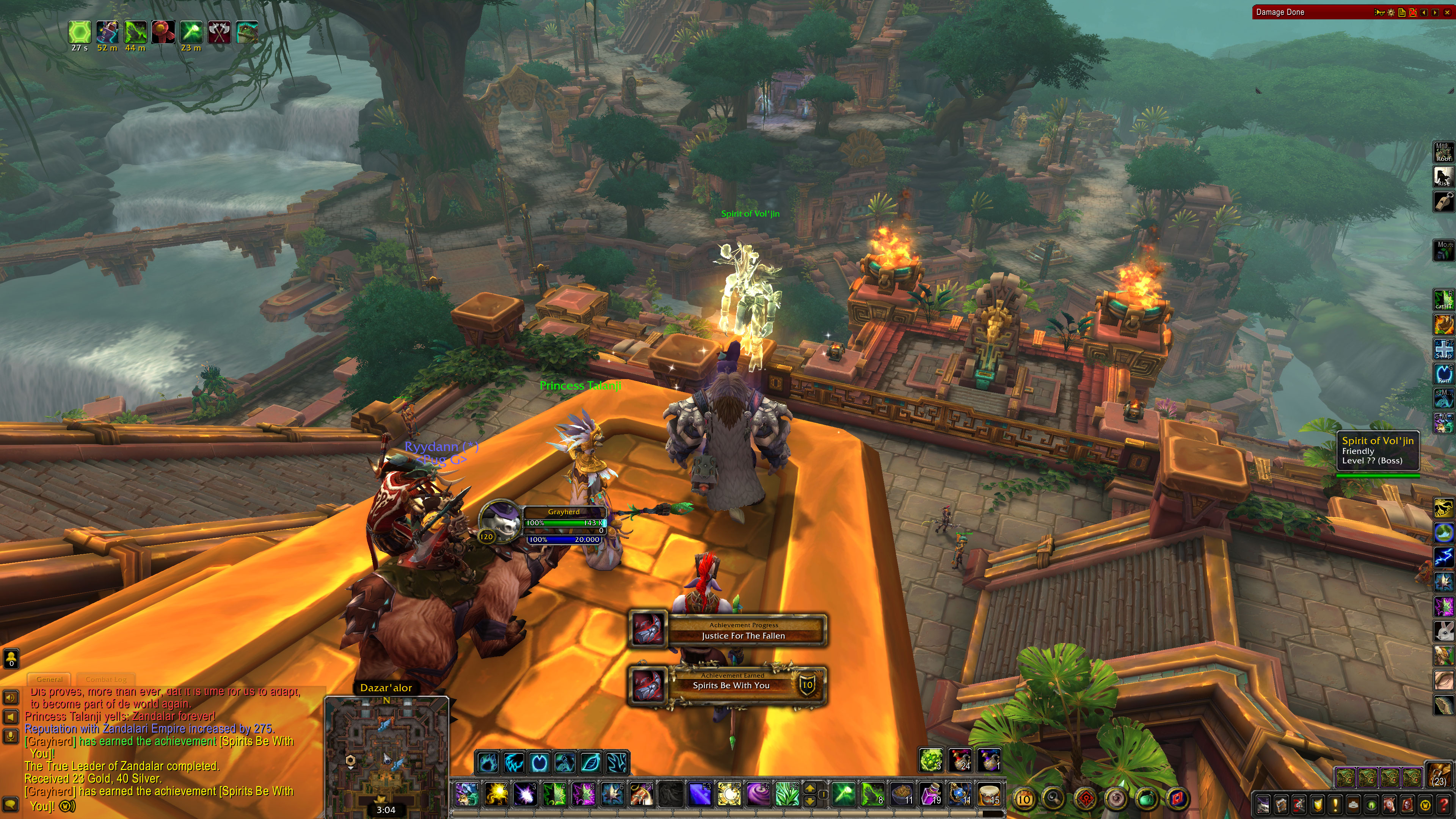Switch to the Combat Log tab
Screen dimensions: 1456x819
106,679
